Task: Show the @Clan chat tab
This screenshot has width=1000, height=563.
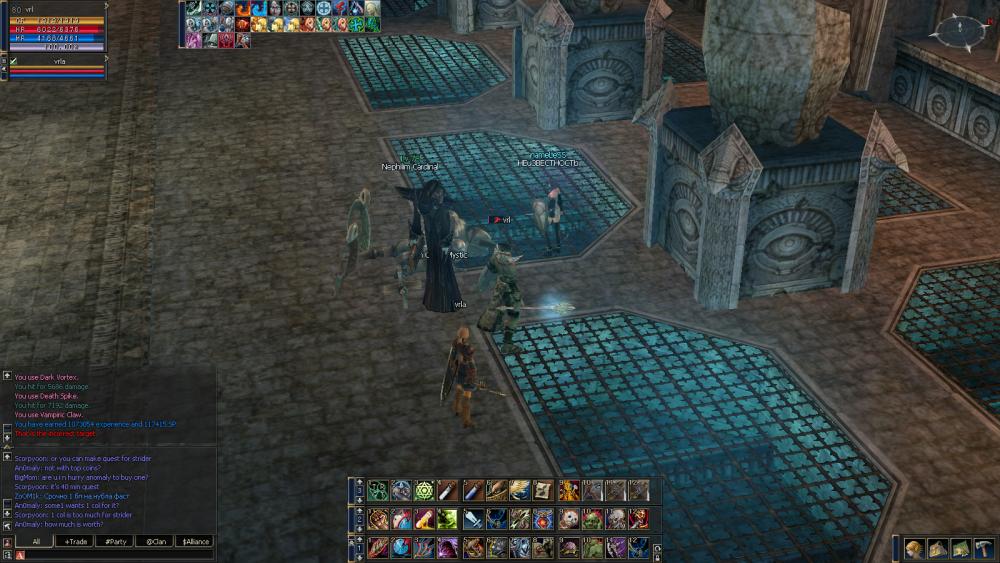Action: pos(154,541)
